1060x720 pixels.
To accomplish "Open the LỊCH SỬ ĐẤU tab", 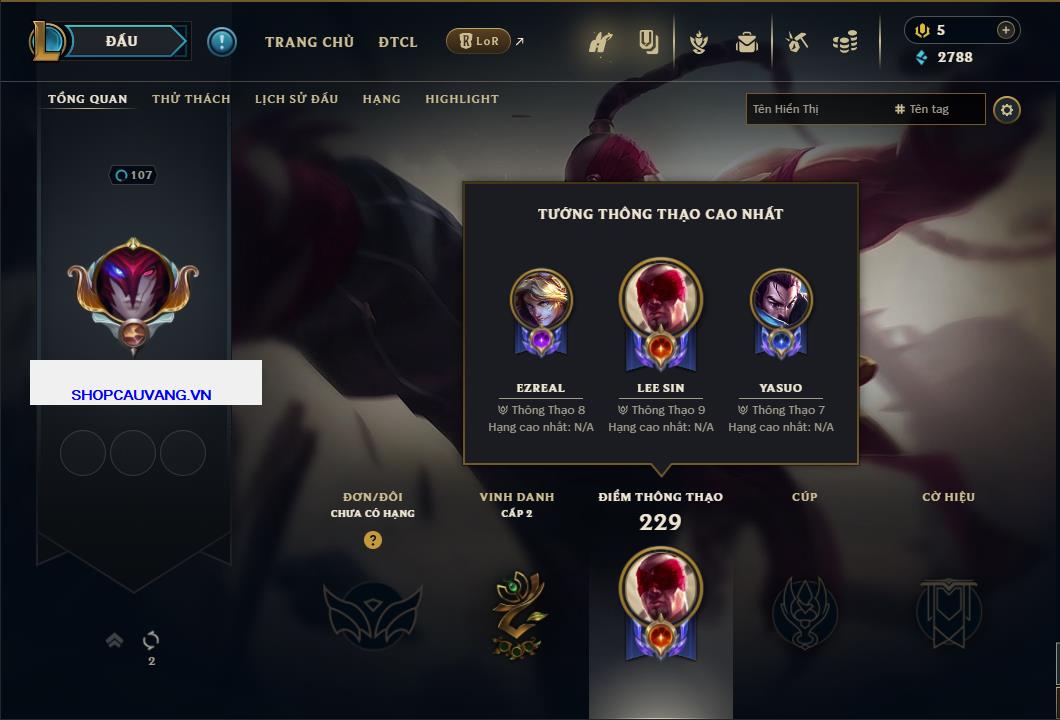I will point(296,99).
